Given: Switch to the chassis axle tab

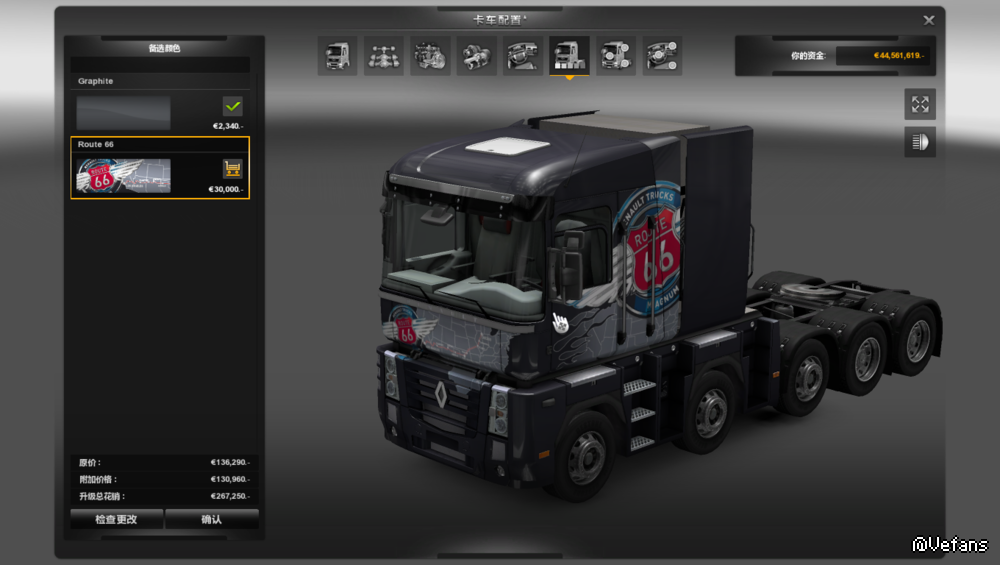Looking at the screenshot, I should coord(384,56).
